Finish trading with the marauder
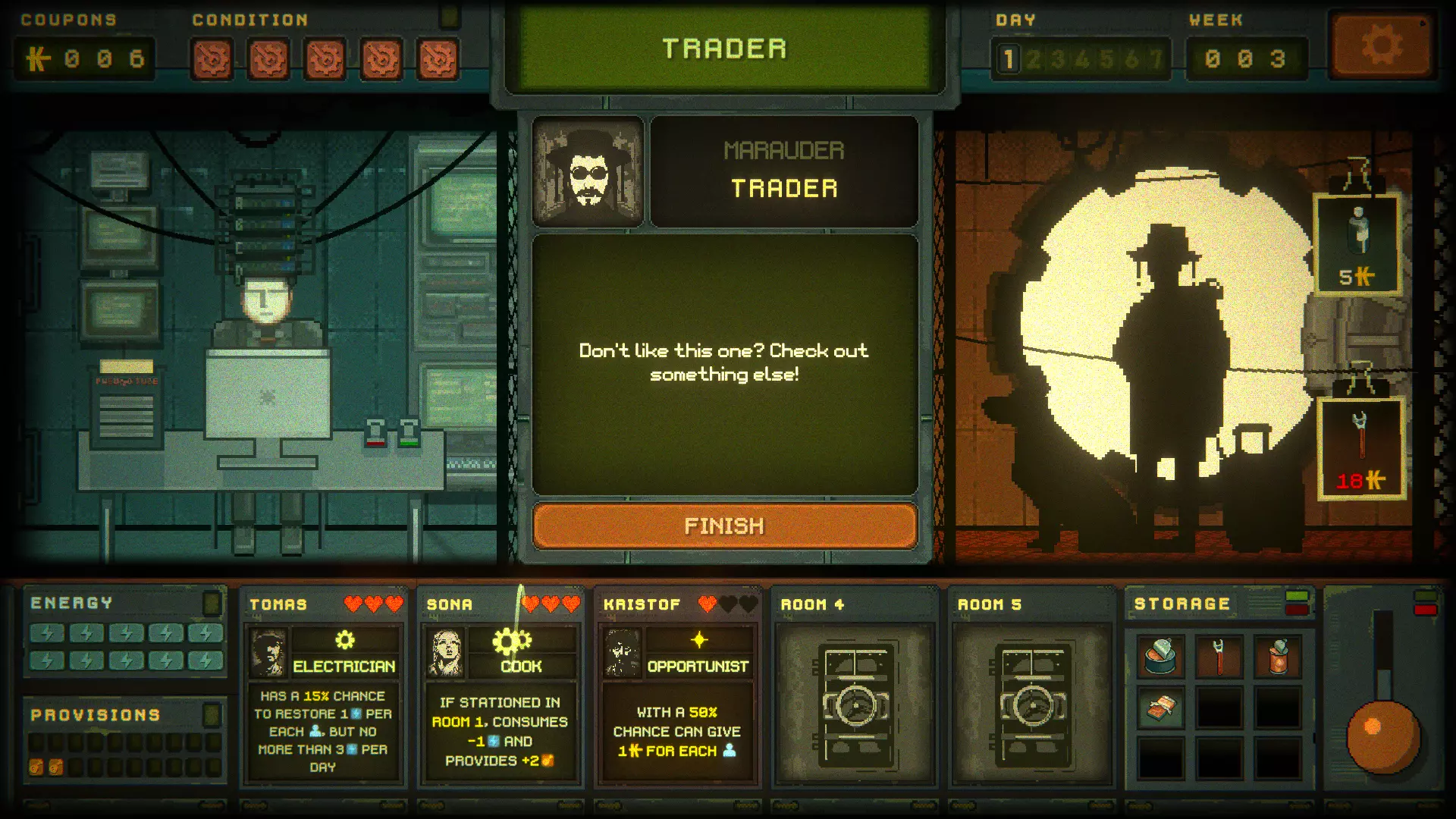This screenshot has width=1456, height=819. tap(724, 526)
